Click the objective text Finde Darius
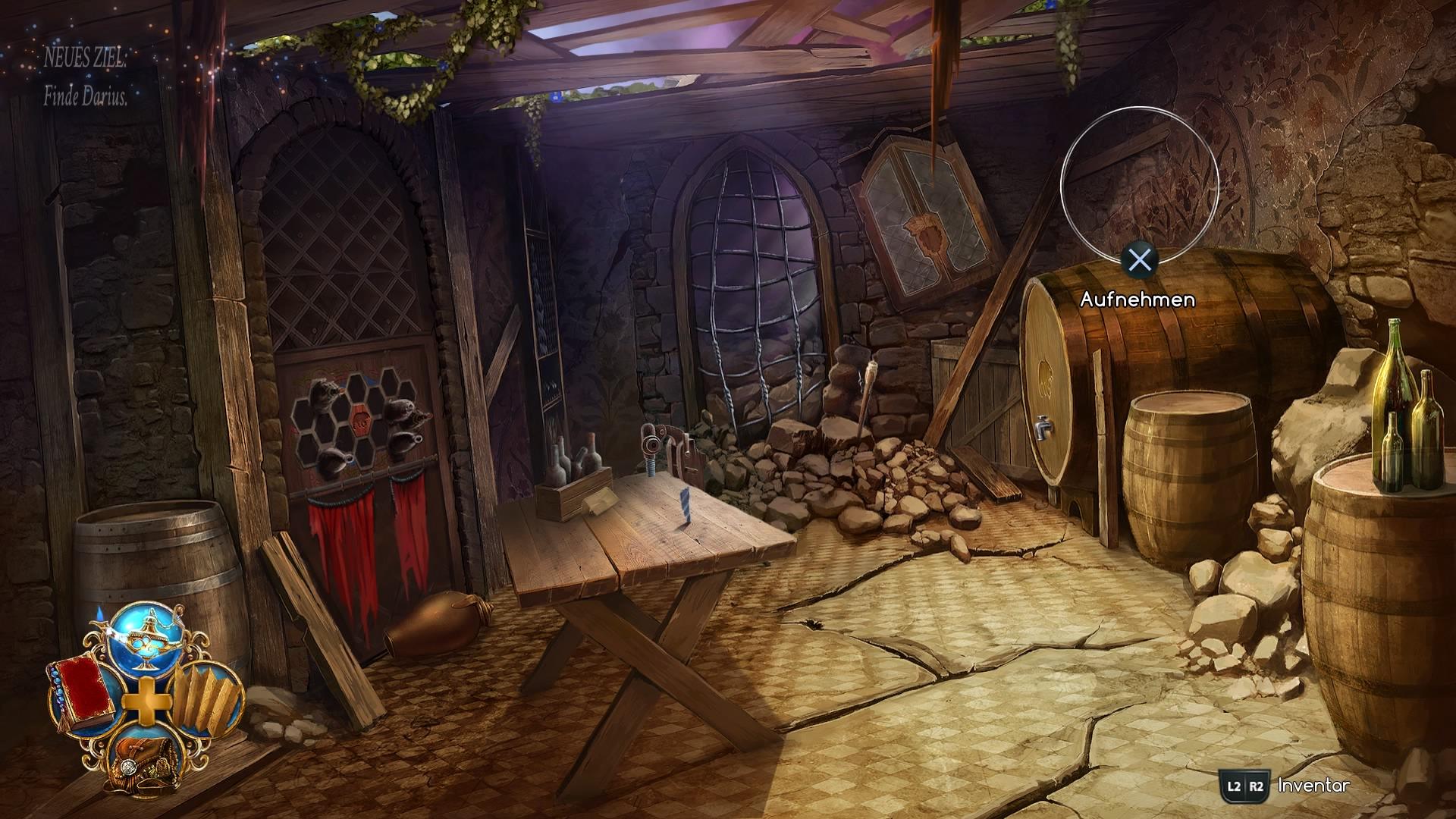The height and width of the screenshot is (819, 1456). coord(87,99)
